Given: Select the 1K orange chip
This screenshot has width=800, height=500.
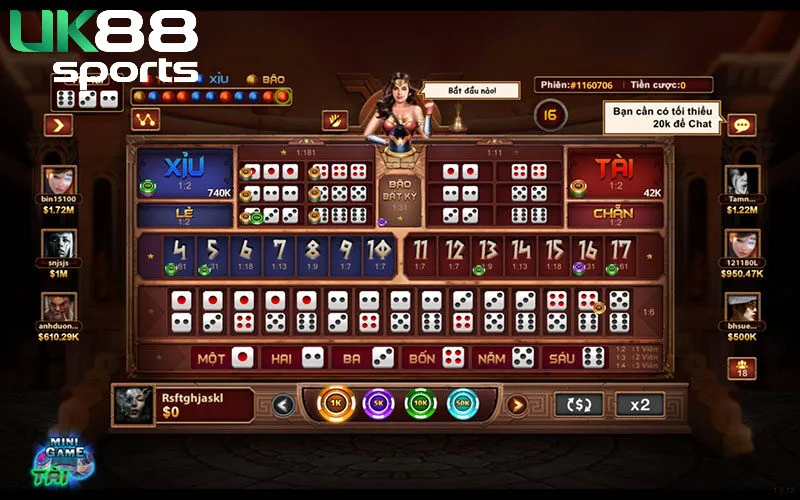Looking at the screenshot, I should tap(335, 404).
